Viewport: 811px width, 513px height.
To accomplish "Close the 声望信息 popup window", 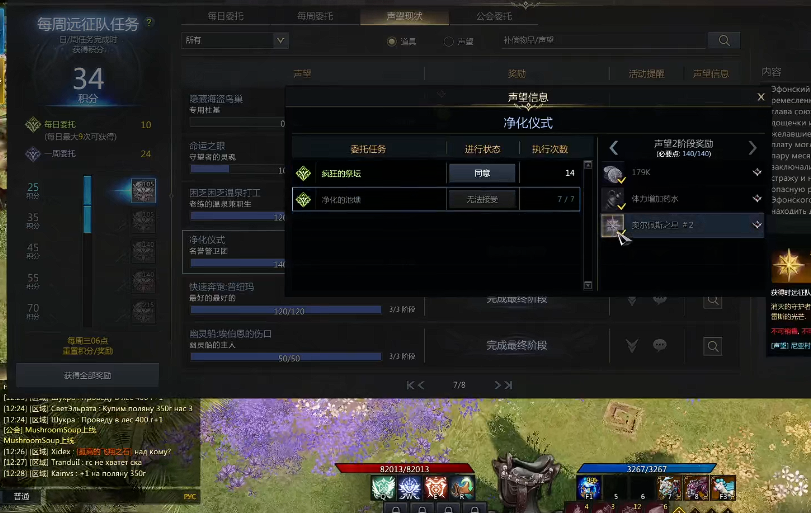I will 761,97.
